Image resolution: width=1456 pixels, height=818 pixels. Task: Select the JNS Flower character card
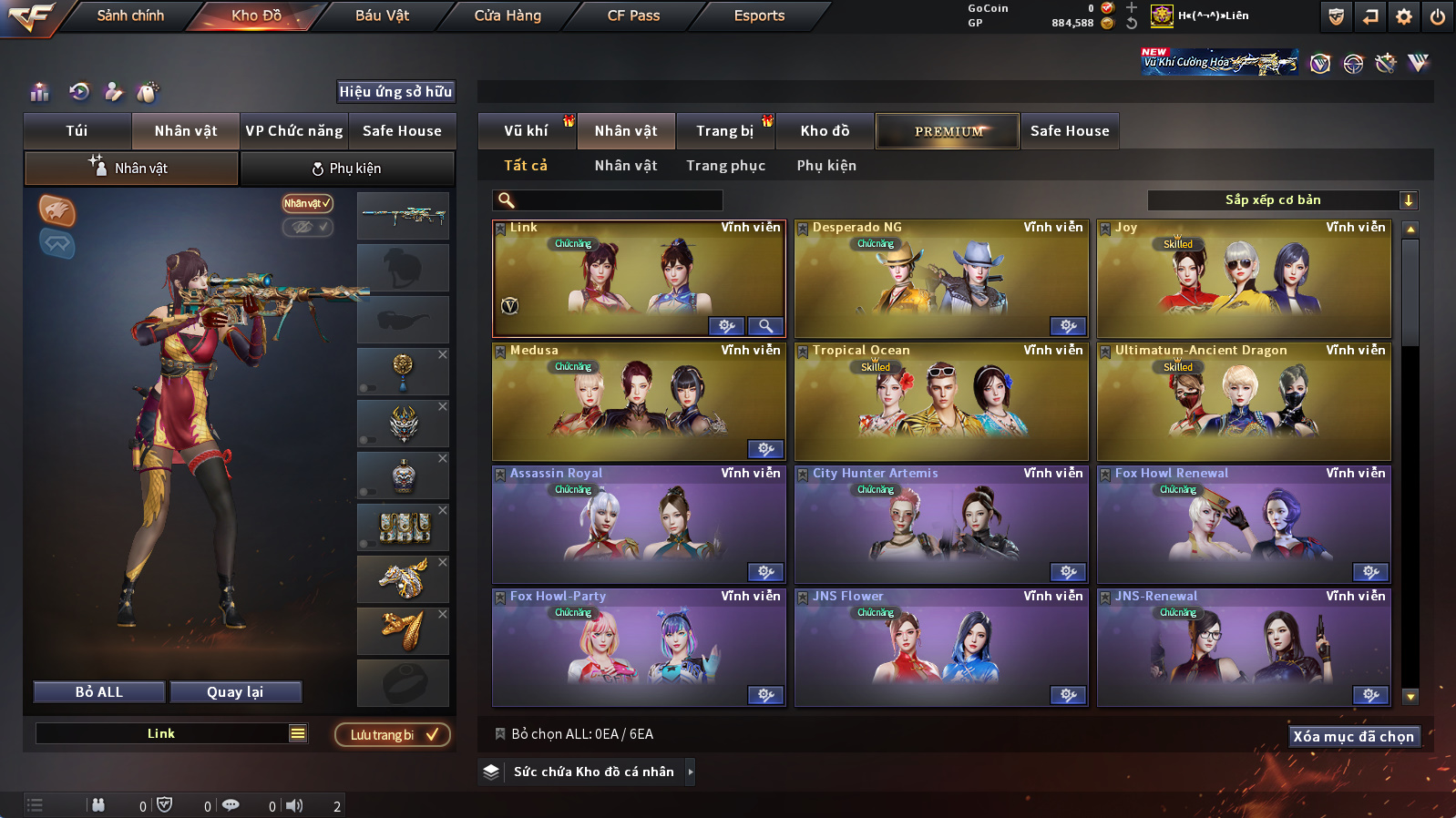941,648
